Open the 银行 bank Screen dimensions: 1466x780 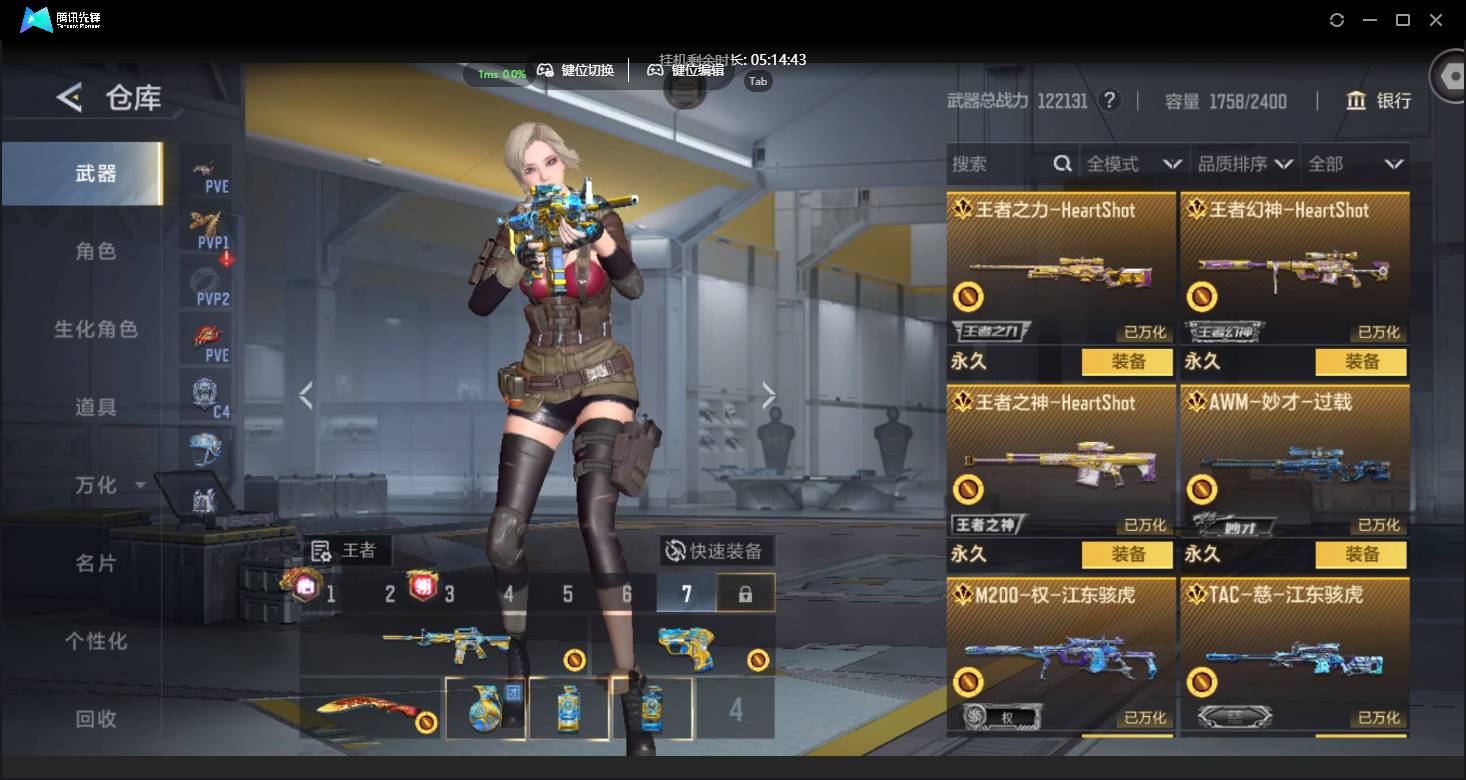tap(1379, 101)
